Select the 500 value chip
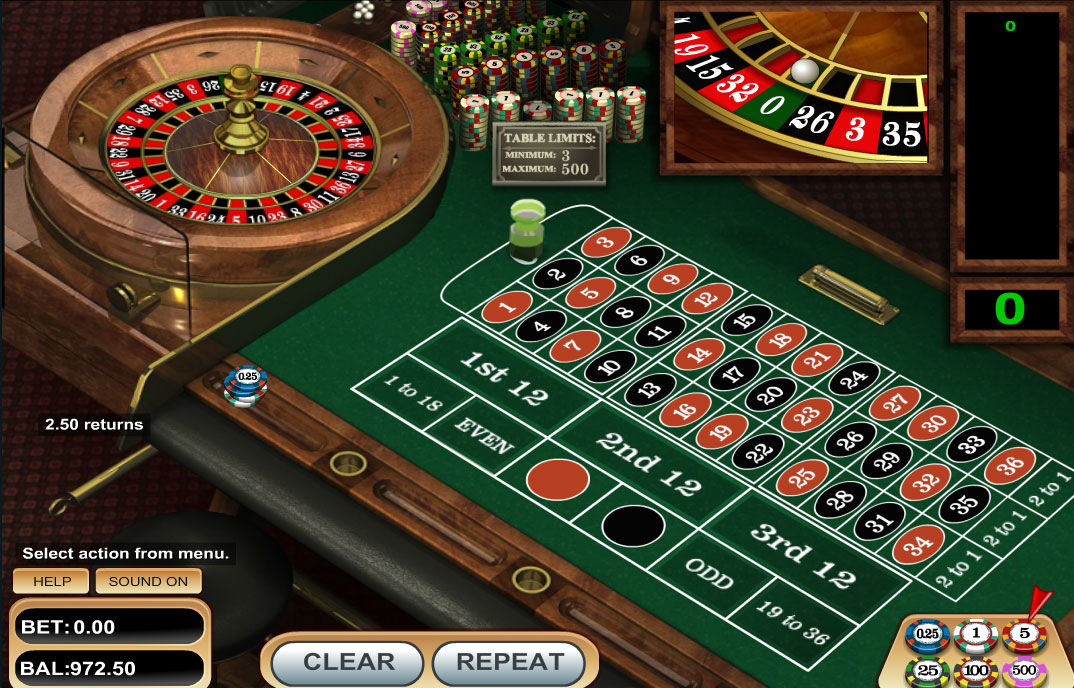 (1024, 671)
